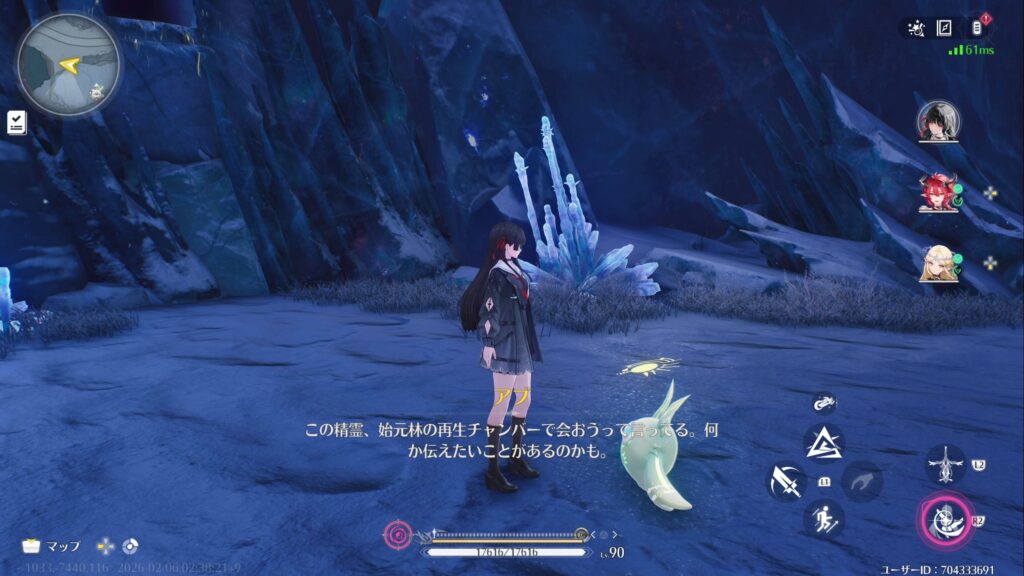This screenshot has width=1024, height=576.
Task: Open the sparkle-figure menu icon at top
Action: point(914,28)
